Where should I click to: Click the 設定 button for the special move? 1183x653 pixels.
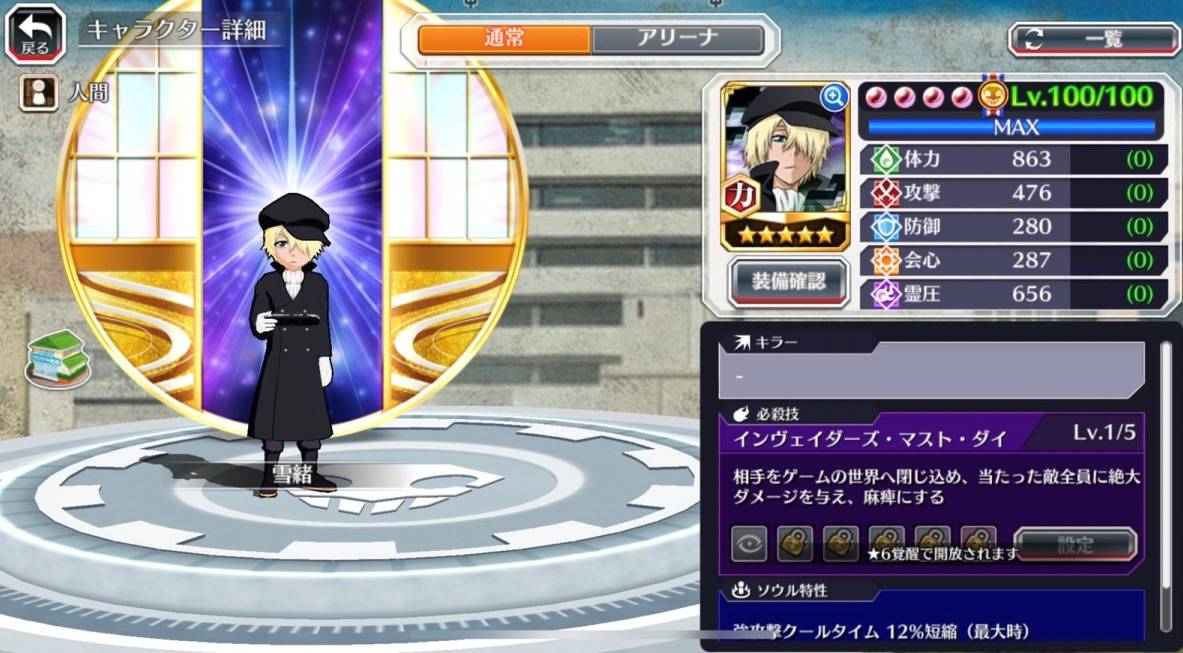[1075, 545]
